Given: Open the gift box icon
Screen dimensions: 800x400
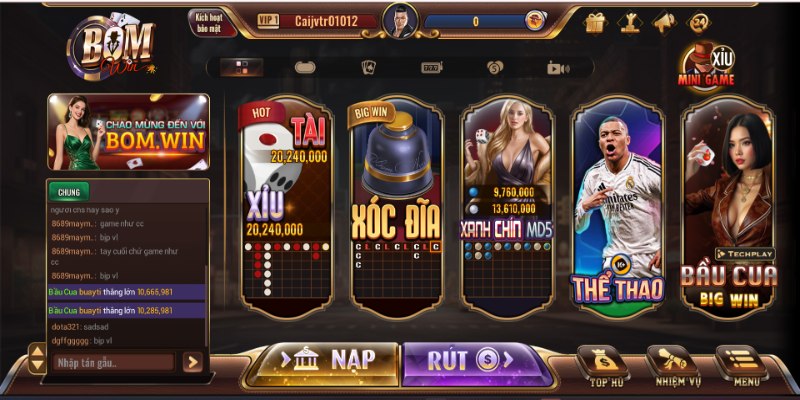Looking at the screenshot, I should (x=594, y=21).
